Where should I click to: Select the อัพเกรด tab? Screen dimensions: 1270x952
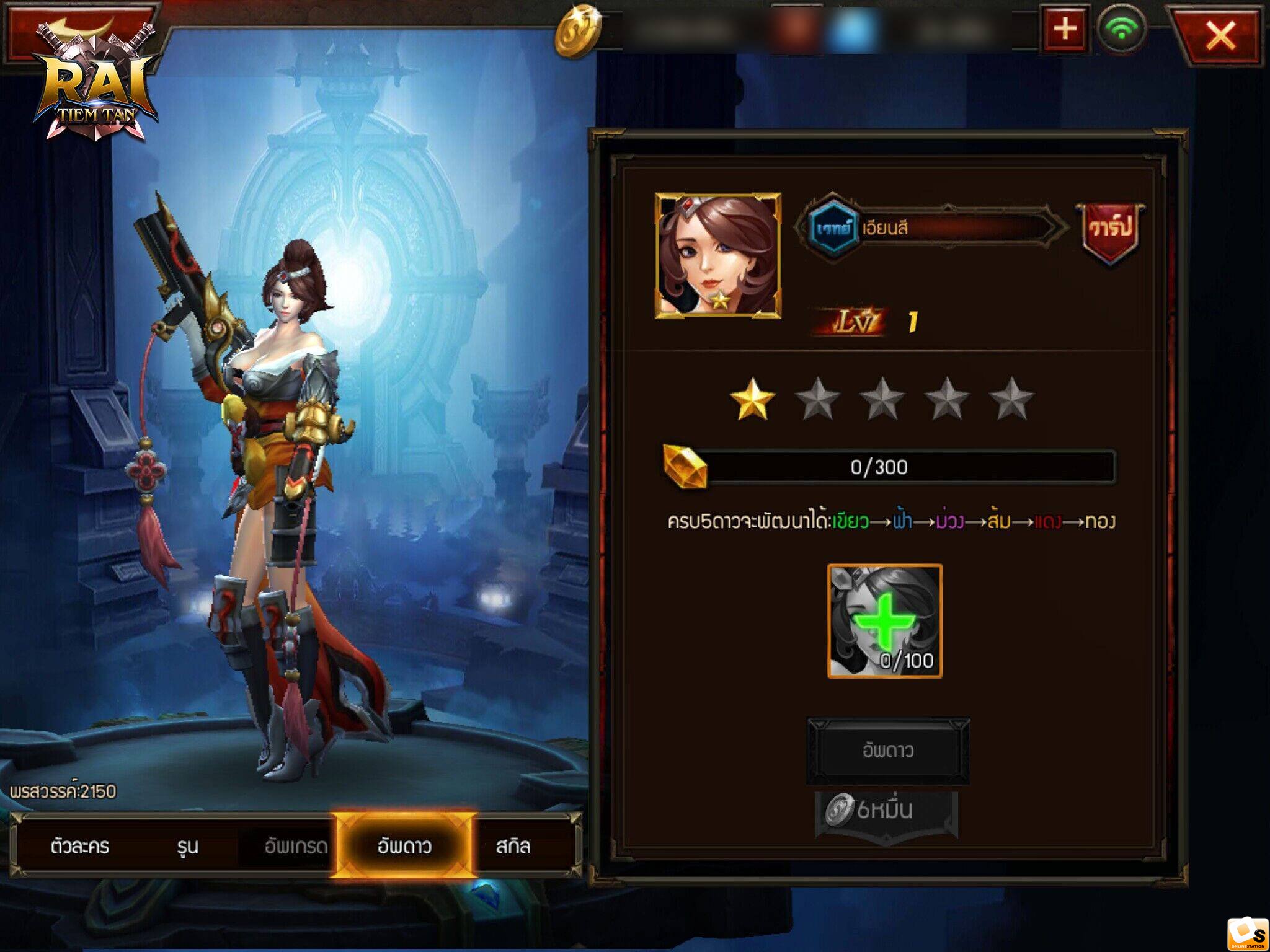[295, 846]
